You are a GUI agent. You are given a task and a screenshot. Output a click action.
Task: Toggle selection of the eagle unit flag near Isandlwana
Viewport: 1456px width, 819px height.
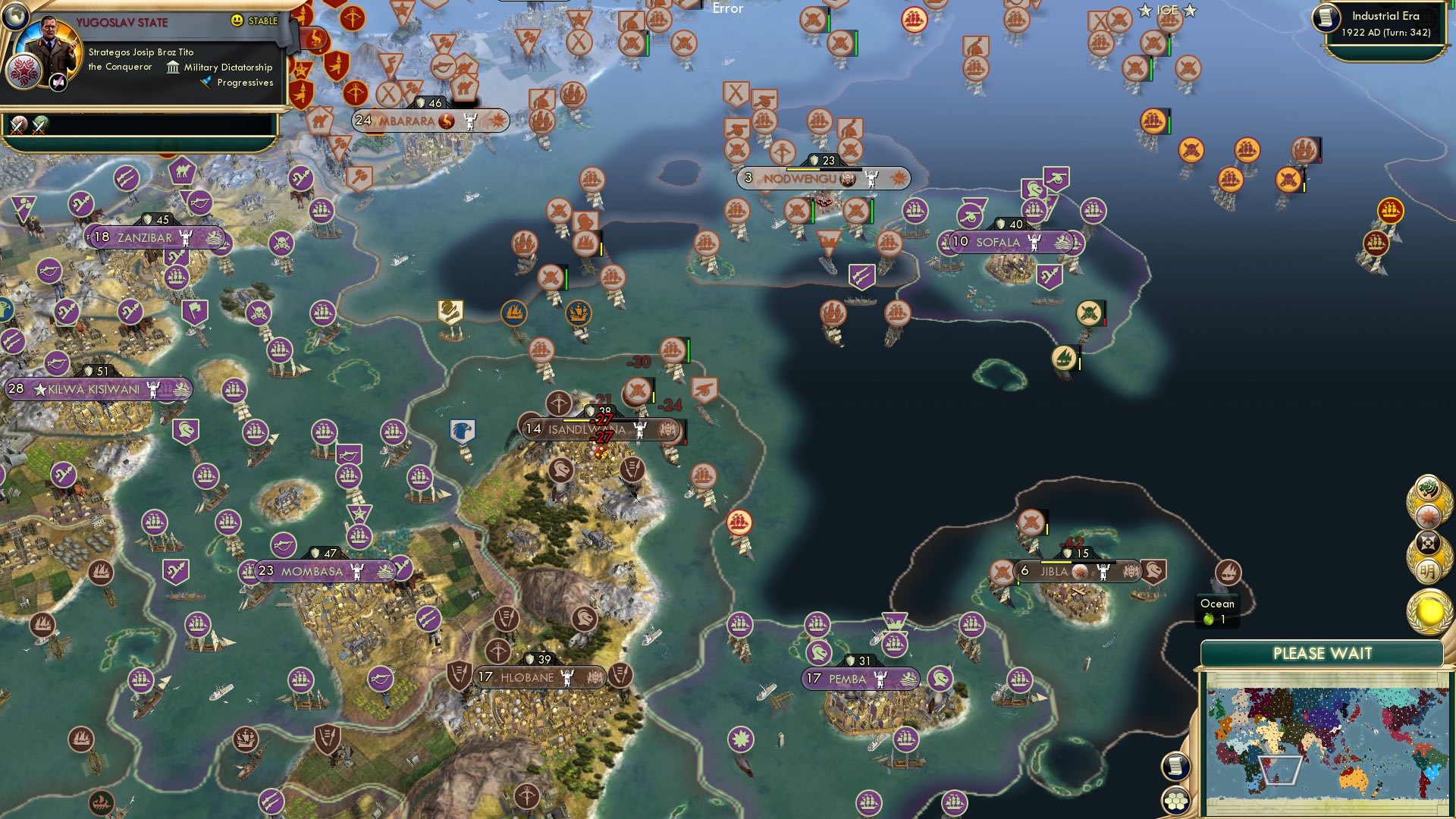(x=464, y=430)
